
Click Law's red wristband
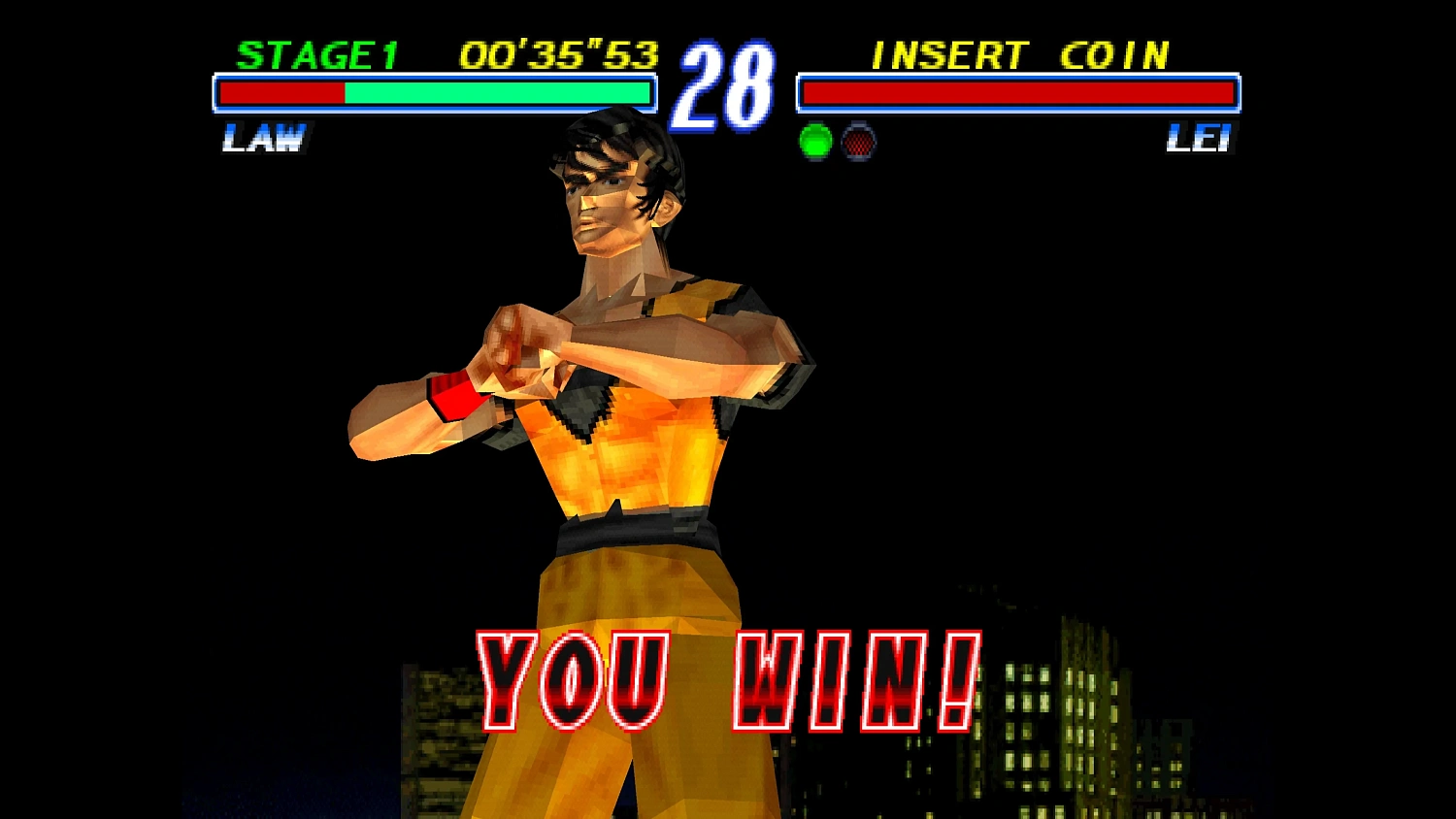[x=457, y=397]
